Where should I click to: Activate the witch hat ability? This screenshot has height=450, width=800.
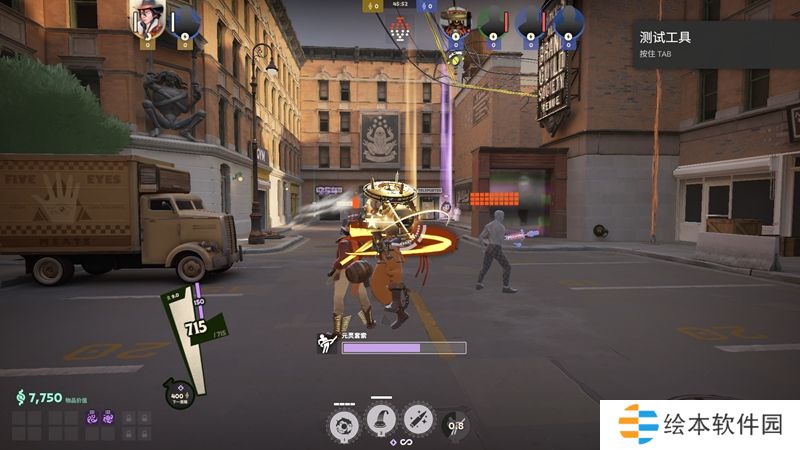pos(381,421)
